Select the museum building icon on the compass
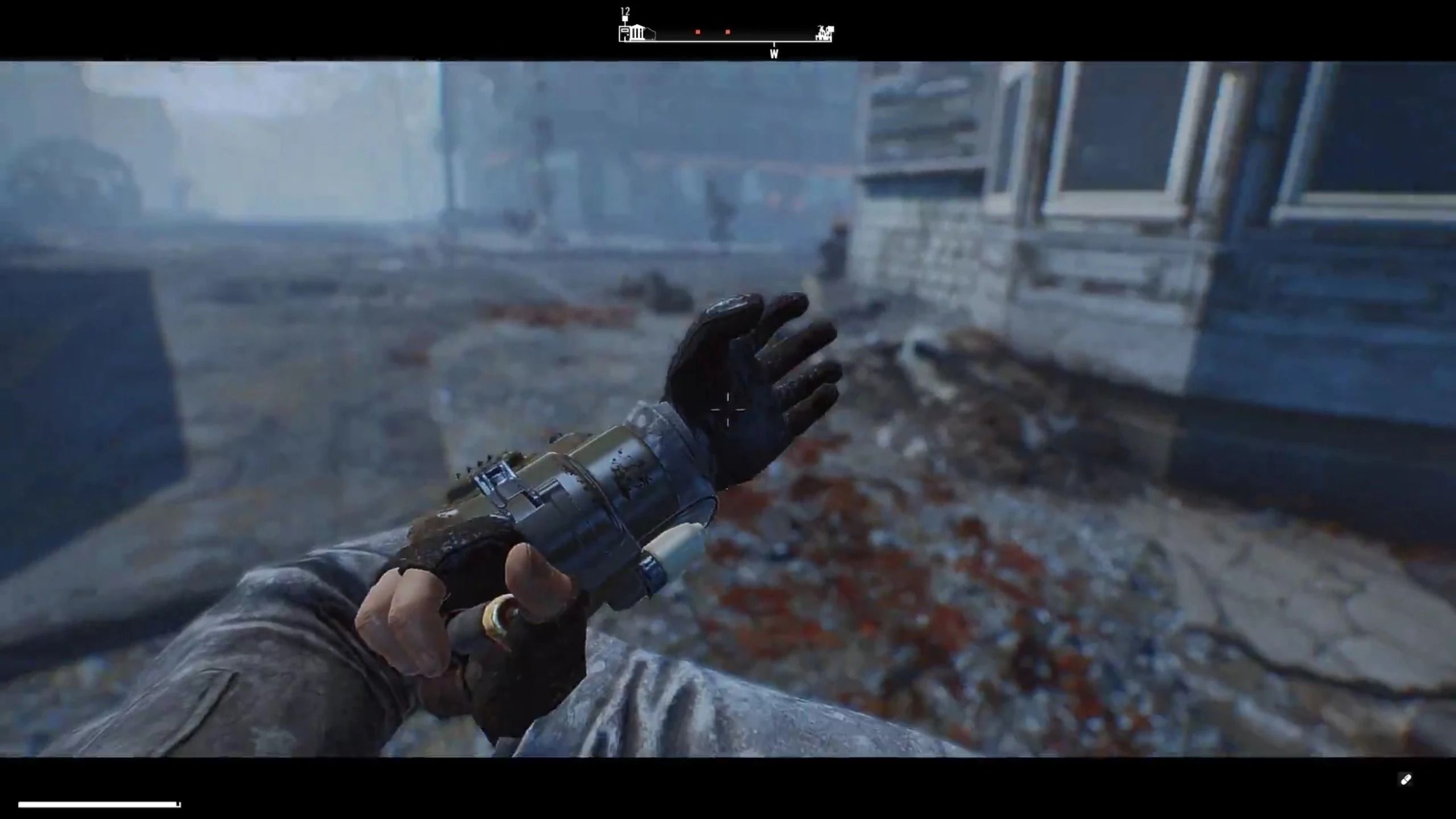This screenshot has width=1456, height=819. pos(637,33)
